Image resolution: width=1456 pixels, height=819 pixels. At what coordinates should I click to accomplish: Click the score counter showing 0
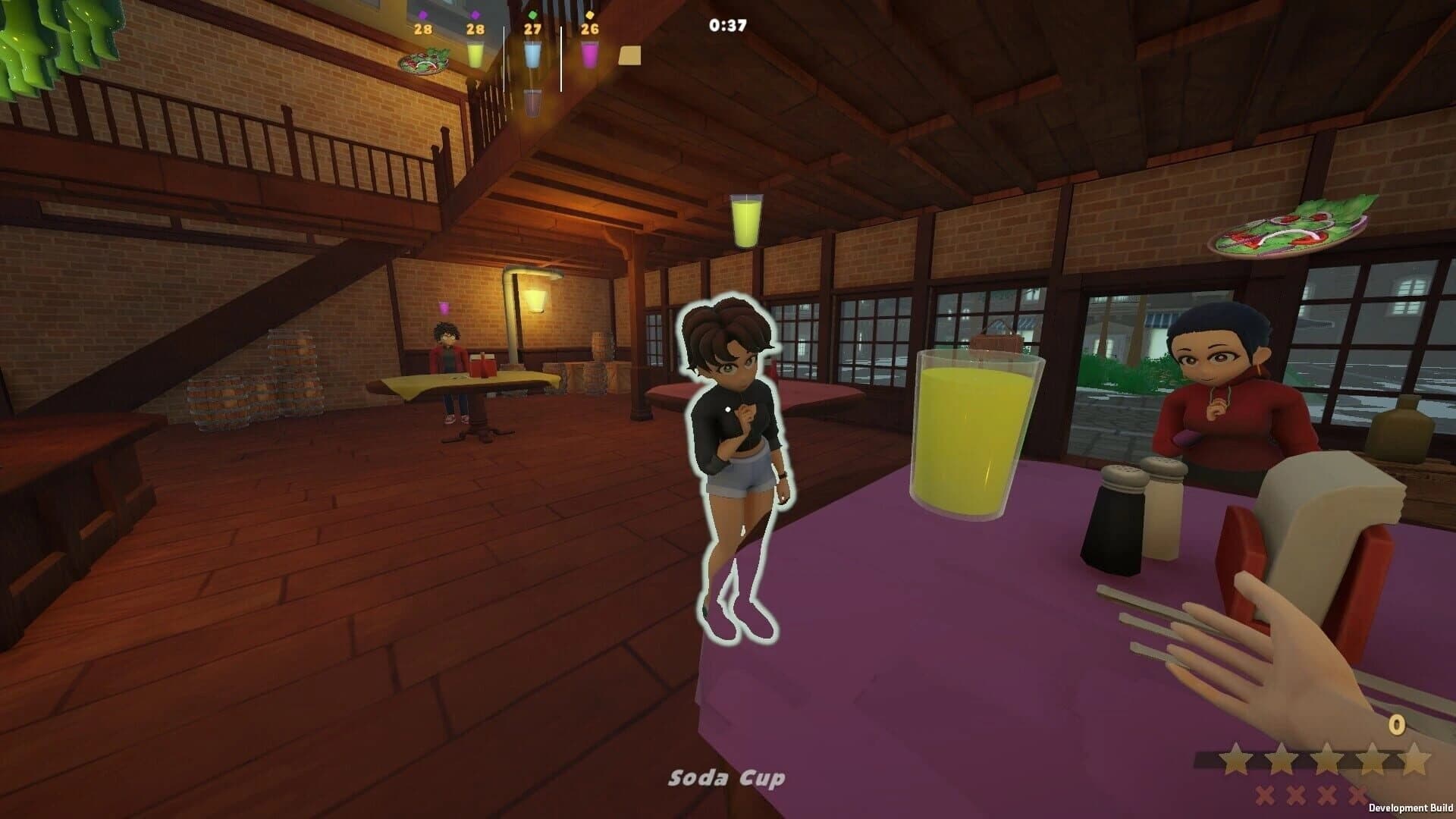[1398, 724]
